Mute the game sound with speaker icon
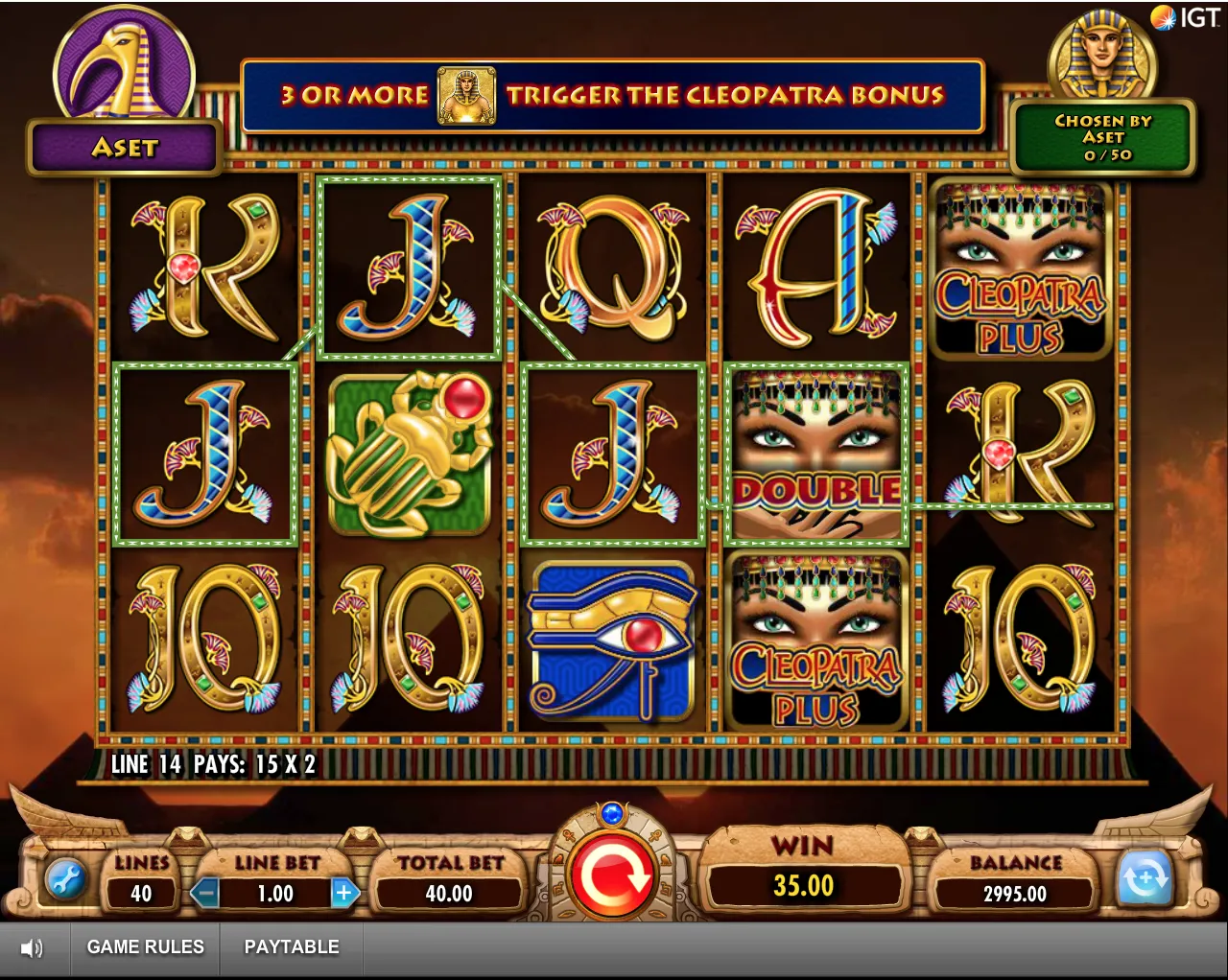 [x=33, y=947]
